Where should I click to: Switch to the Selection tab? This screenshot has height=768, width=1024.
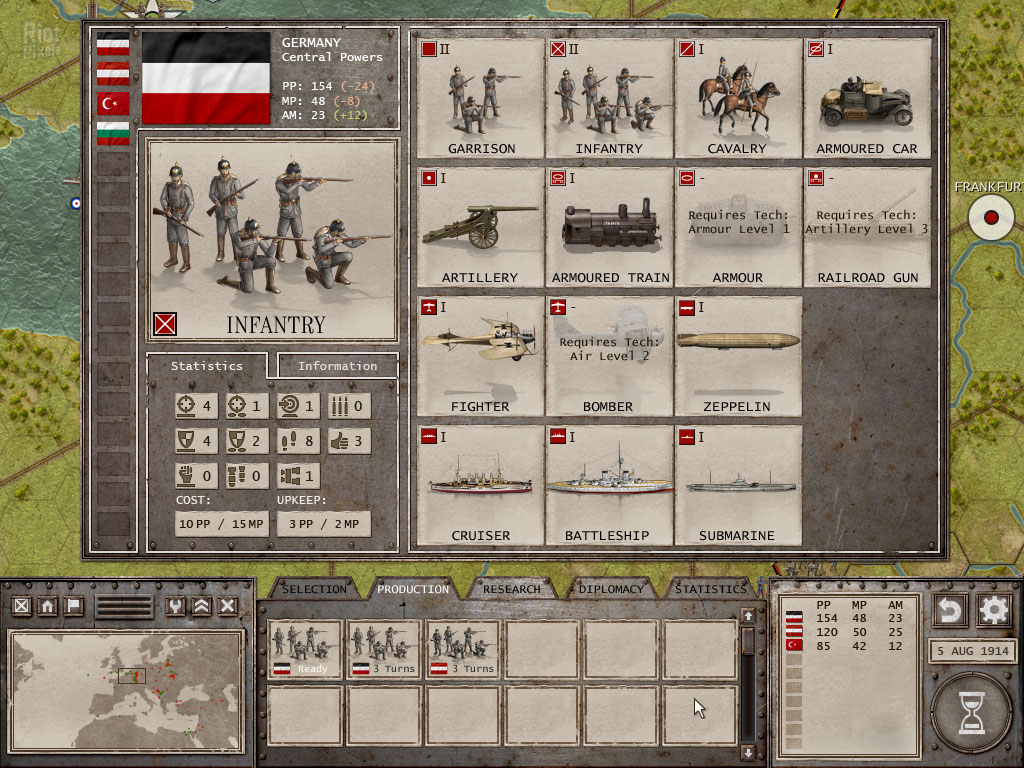point(314,589)
